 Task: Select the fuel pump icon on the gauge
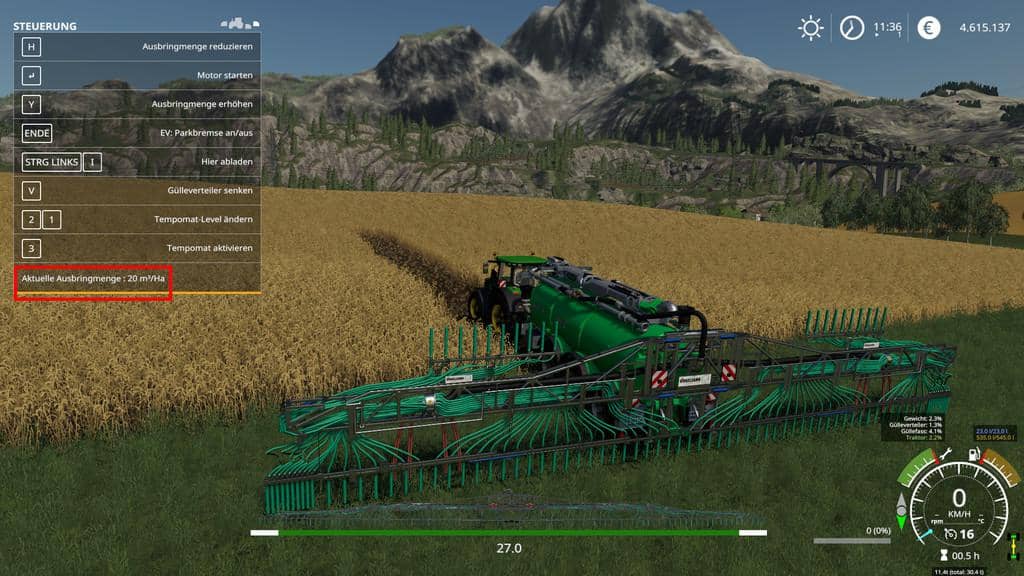coord(975,456)
